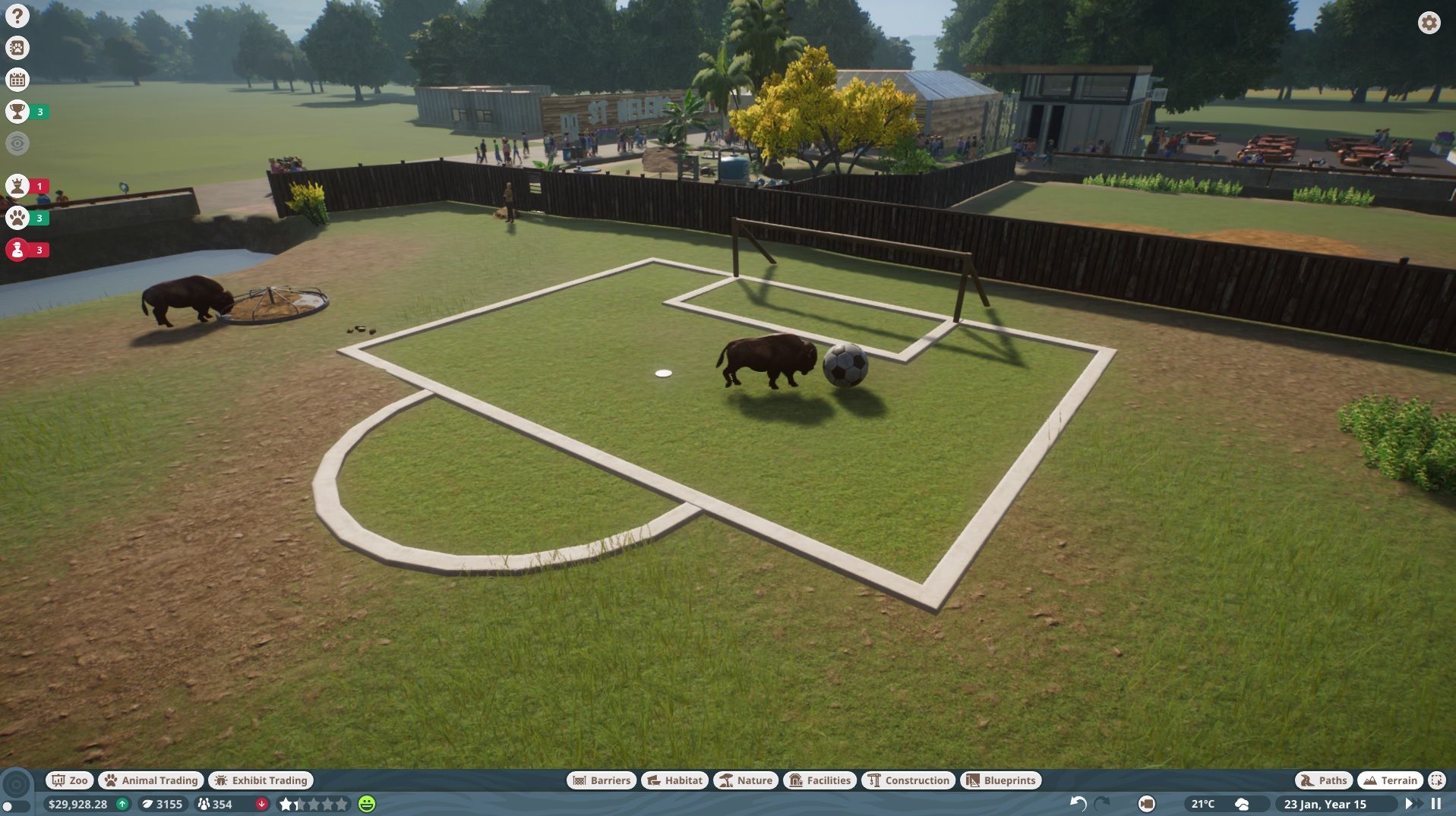Open the Blueprints browser

pos(1001,780)
